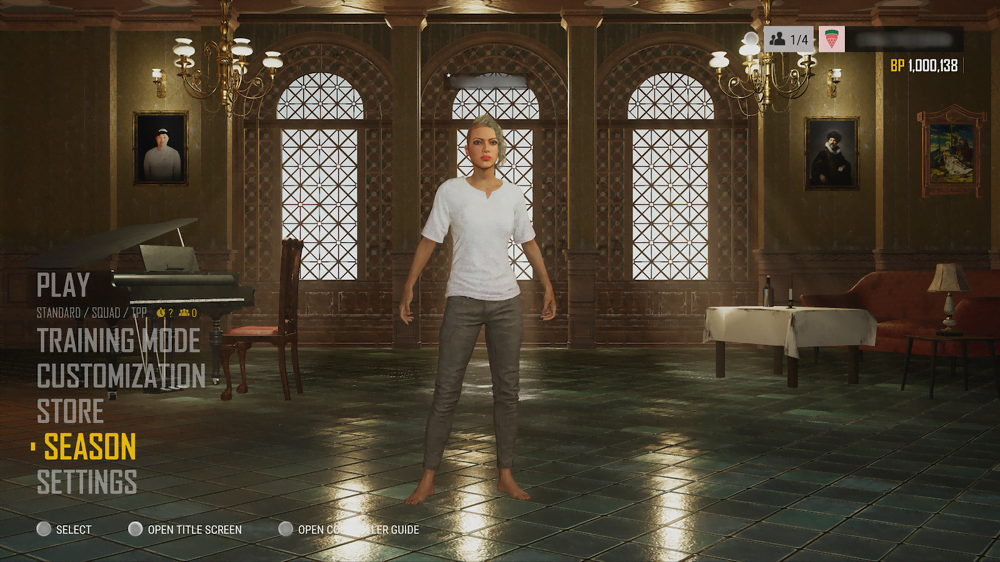Open the Settings menu
The width and height of the screenshot is (1000, 562).
pyautogui.click(x=87, y=482)
